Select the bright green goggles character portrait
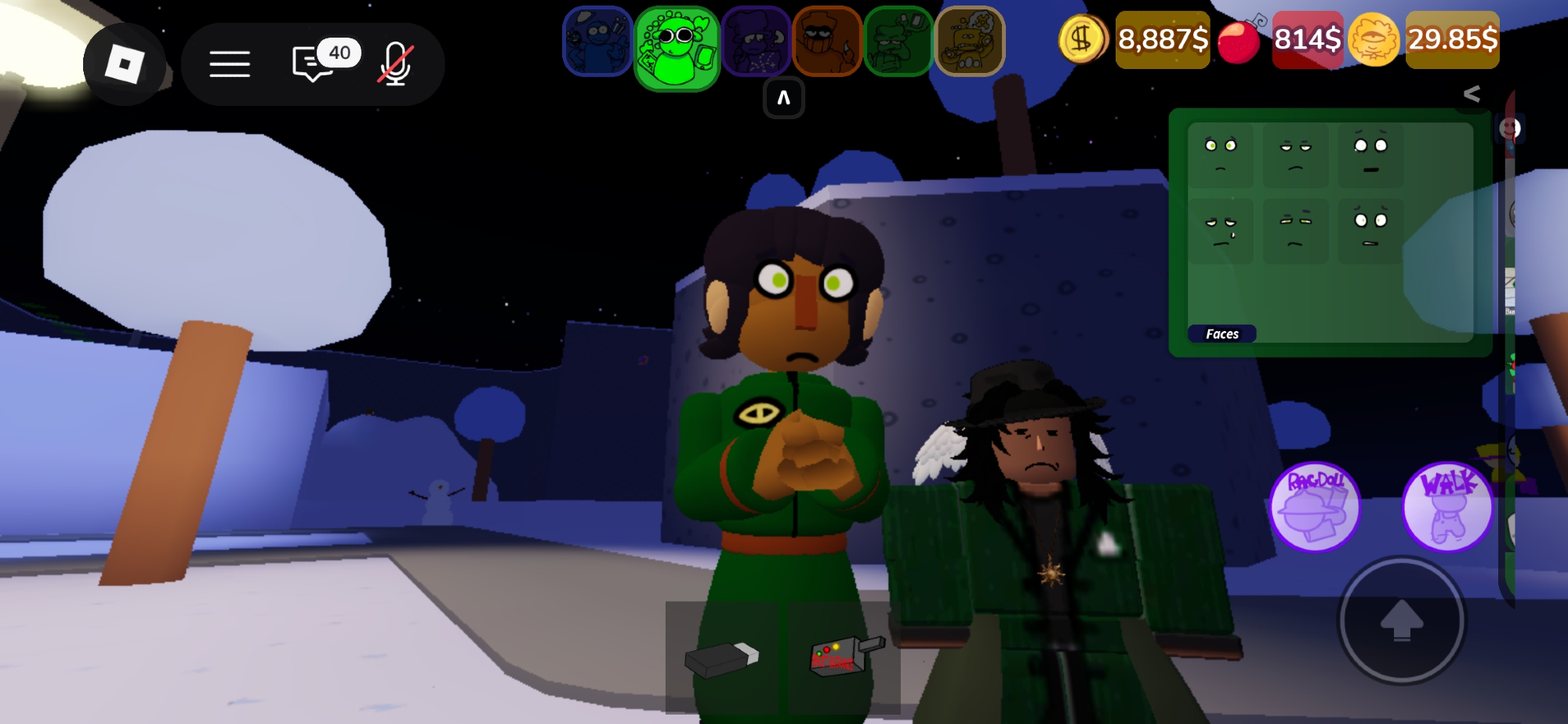1568x724 pixels. [677, 47]
